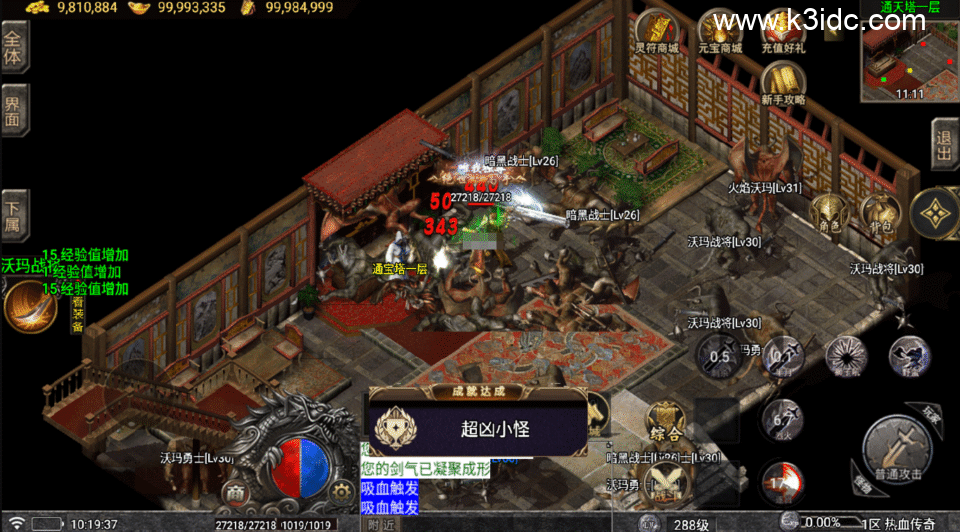Switch to the 界面 tab
Viewport: 960px width, 532px height.
click(x=14, y=112)
